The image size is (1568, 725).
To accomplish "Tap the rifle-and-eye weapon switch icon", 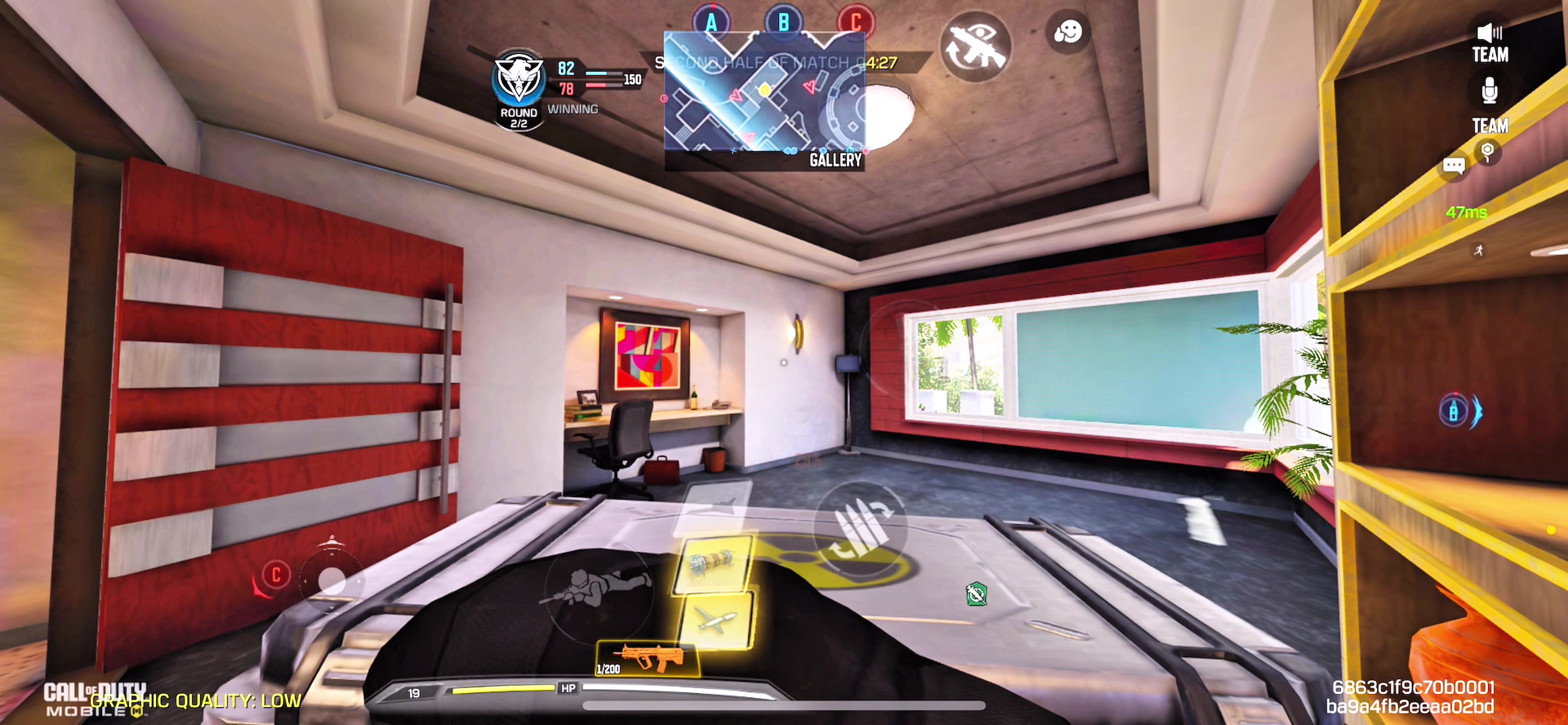I will coord(976,47).
